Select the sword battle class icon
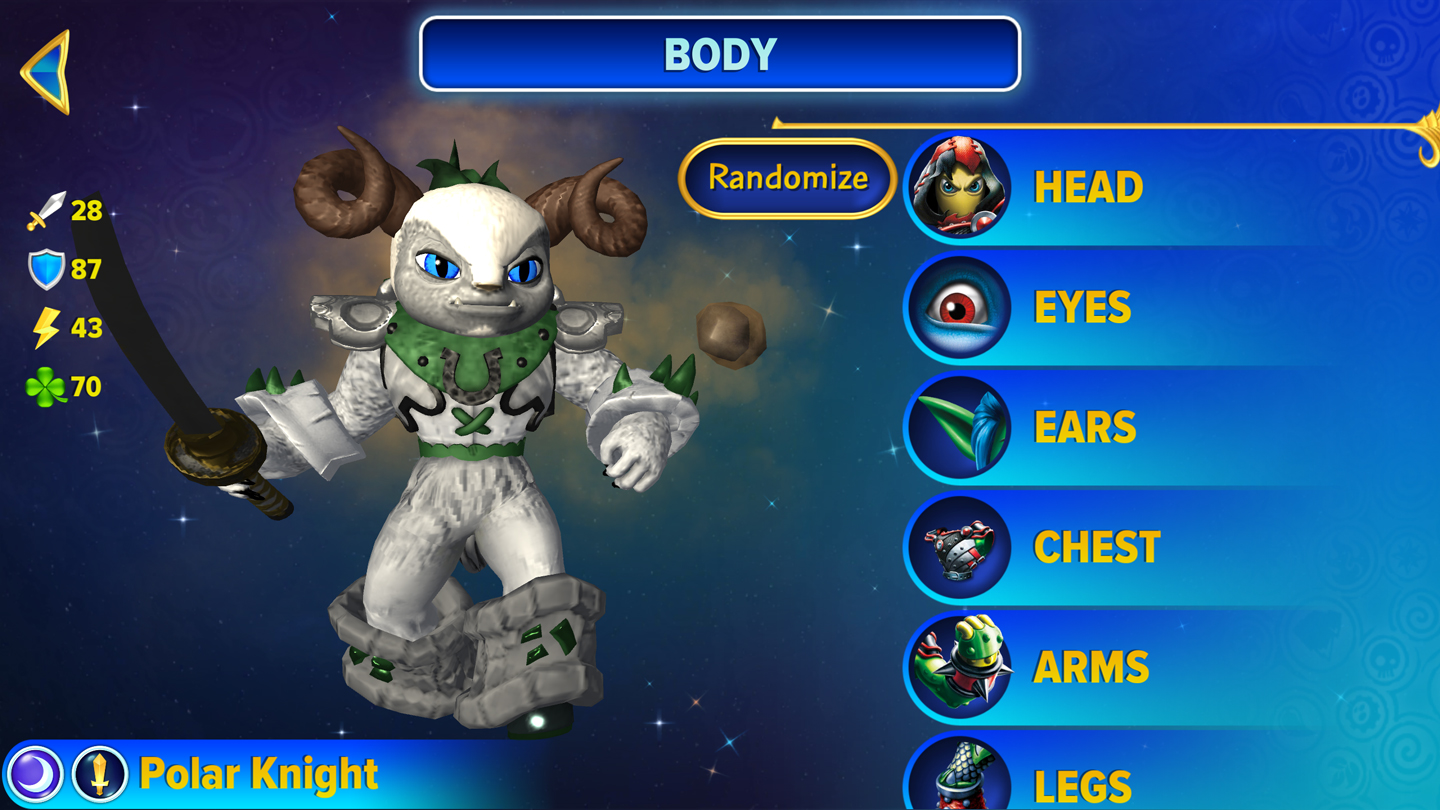The image size is (1440, 810). 100,775
